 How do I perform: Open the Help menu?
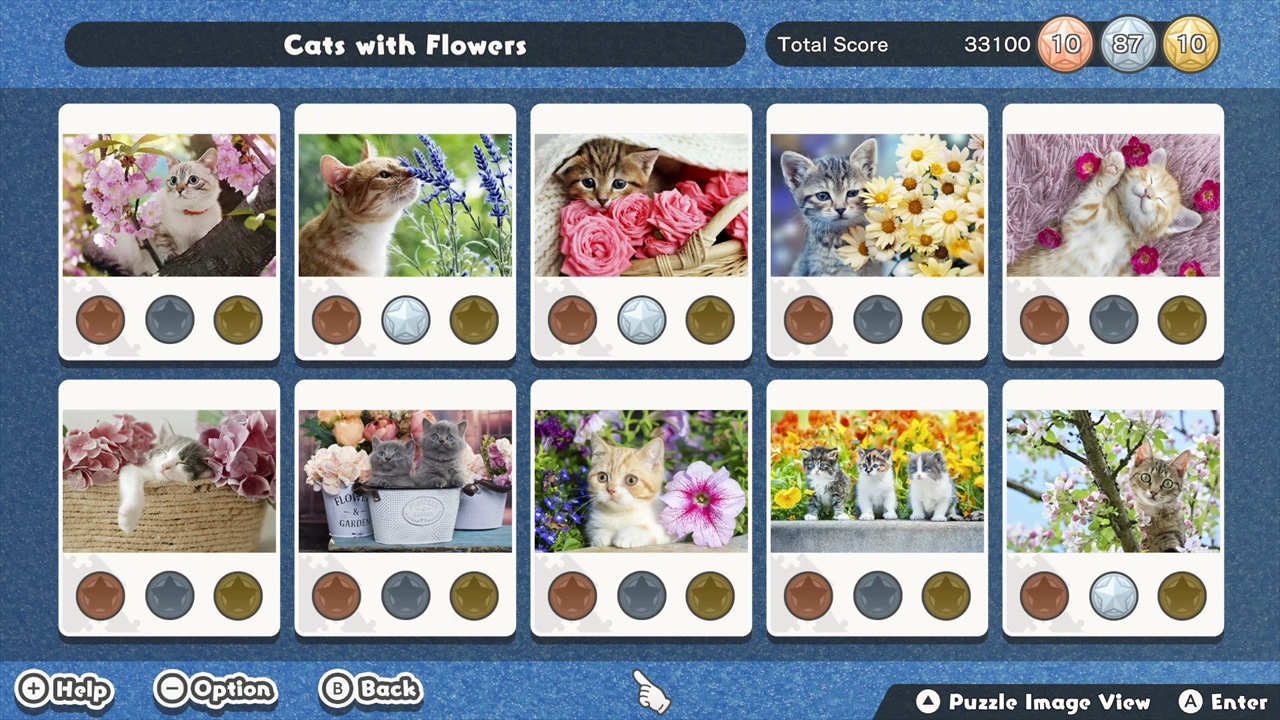point(63,690)
